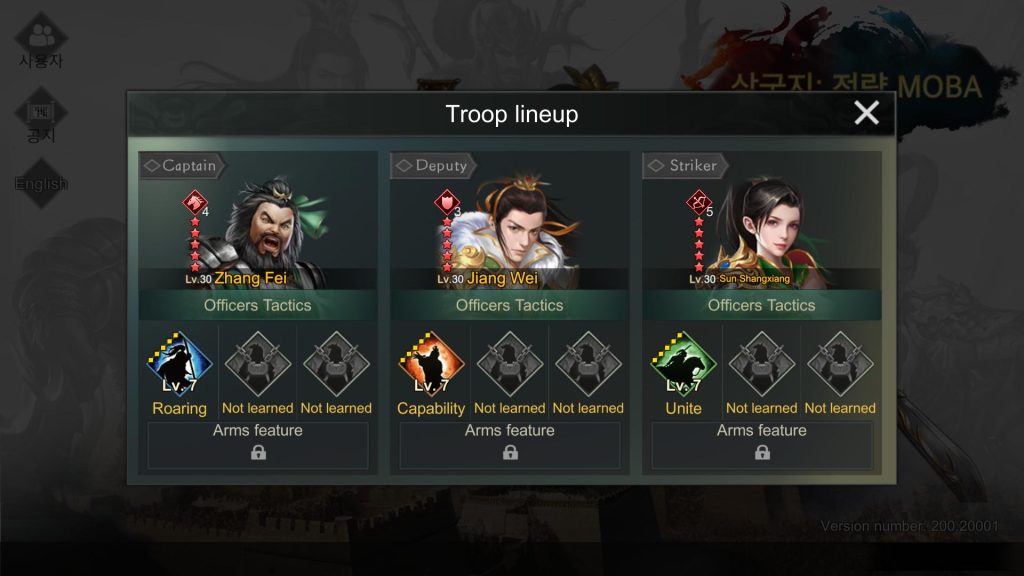The height and width of the screenshot is (576, 1024).
Task: Click Jiang Wei's locked Arms feature
Action: (510, 445)
